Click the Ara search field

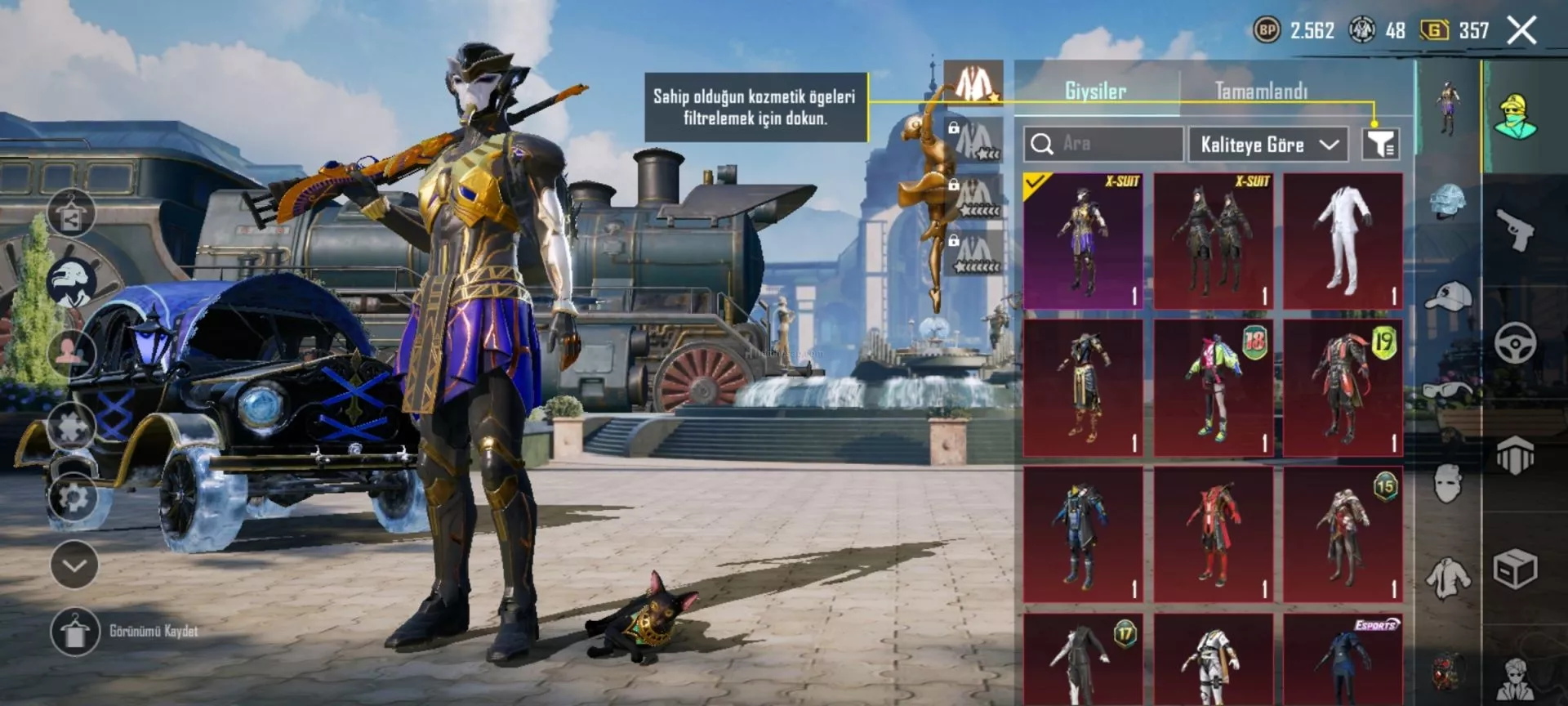click(1102, 144)
